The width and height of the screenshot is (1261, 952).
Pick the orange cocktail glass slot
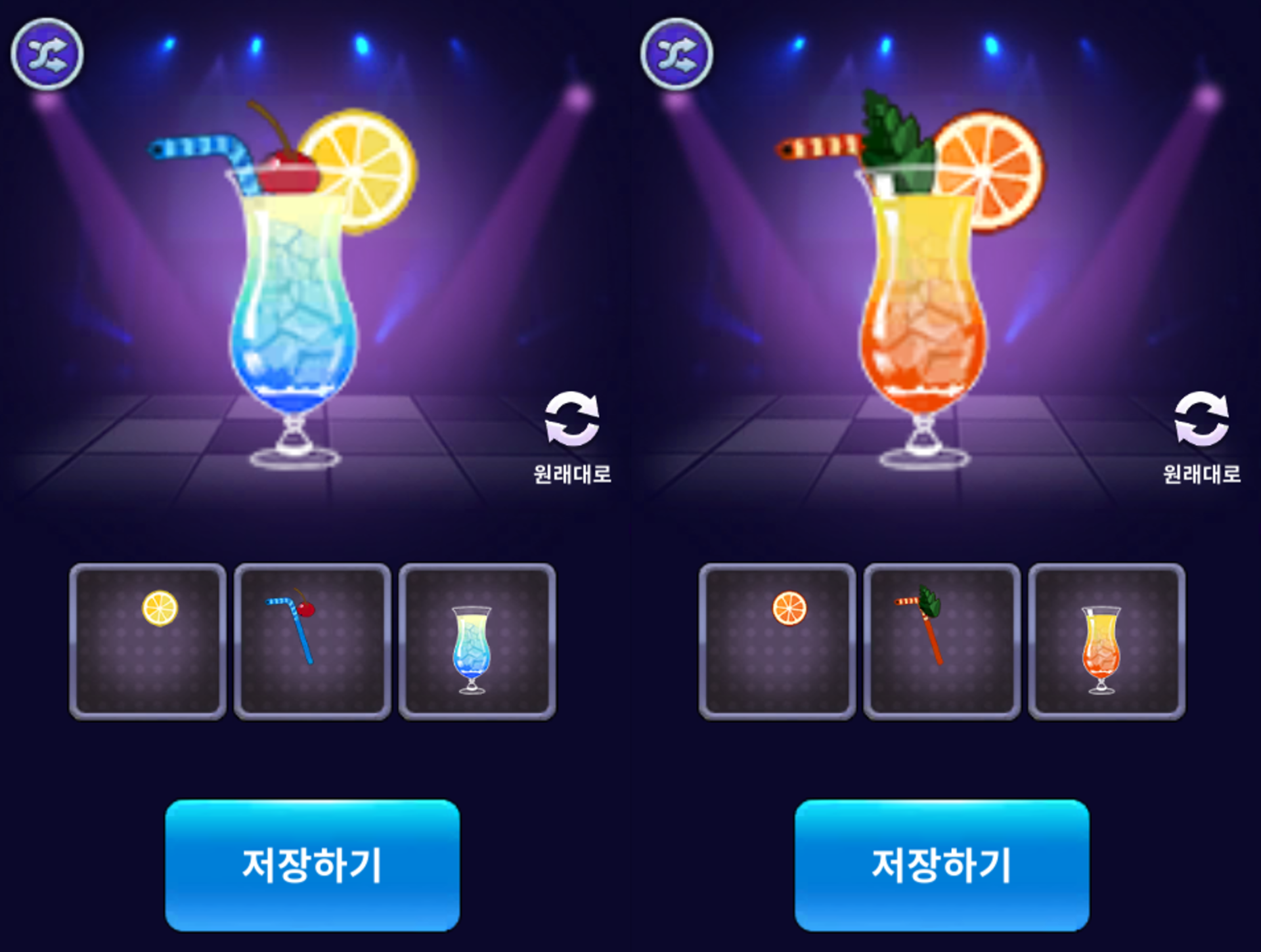pos(1107,641)
